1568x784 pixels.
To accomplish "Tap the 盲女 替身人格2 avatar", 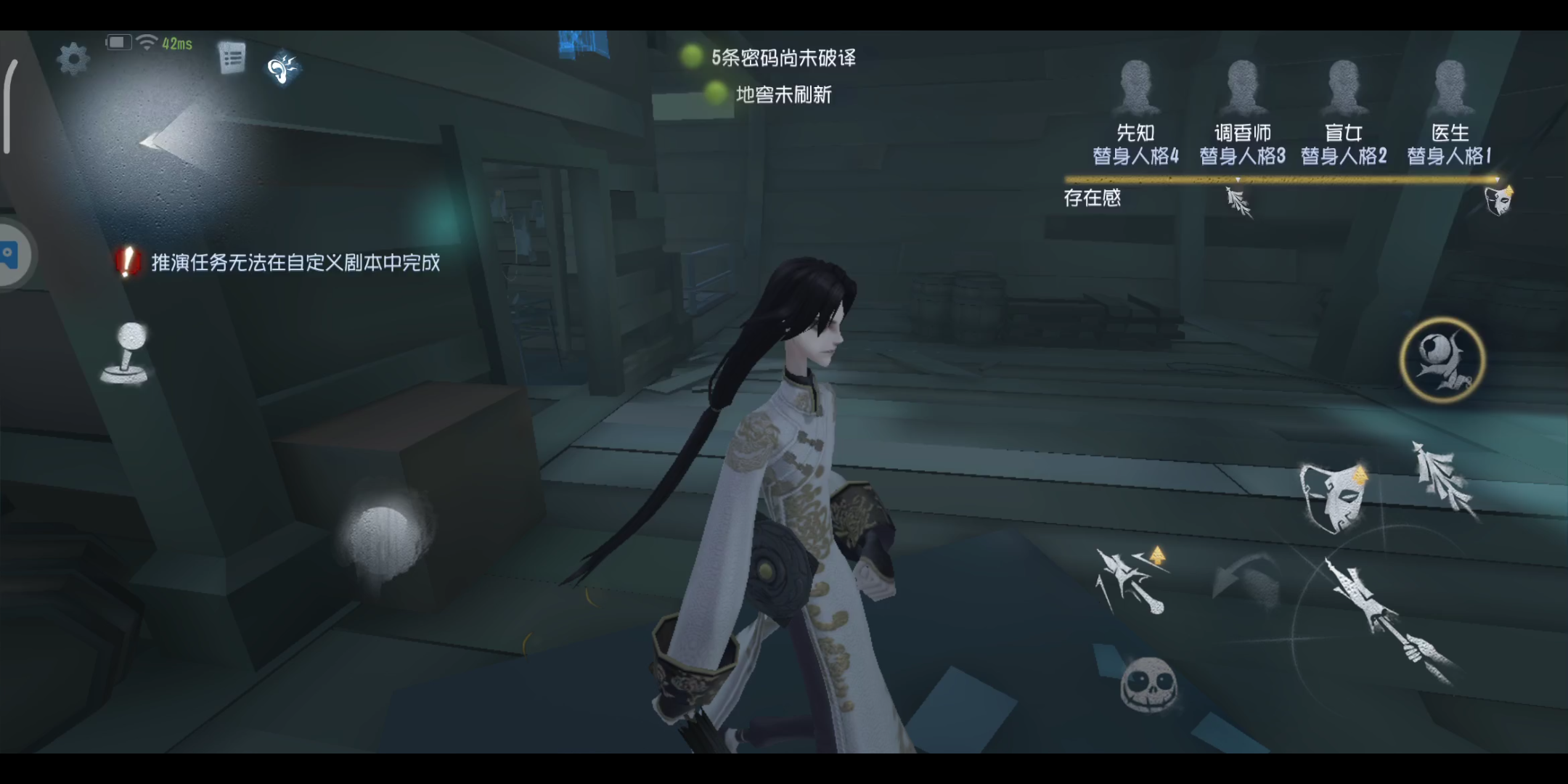I will 1347,87.
